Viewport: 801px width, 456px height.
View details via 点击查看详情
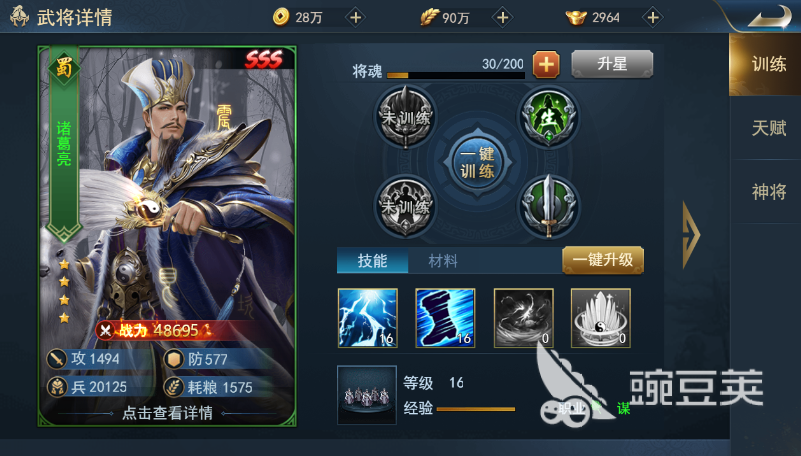click(x=167, y=412)
